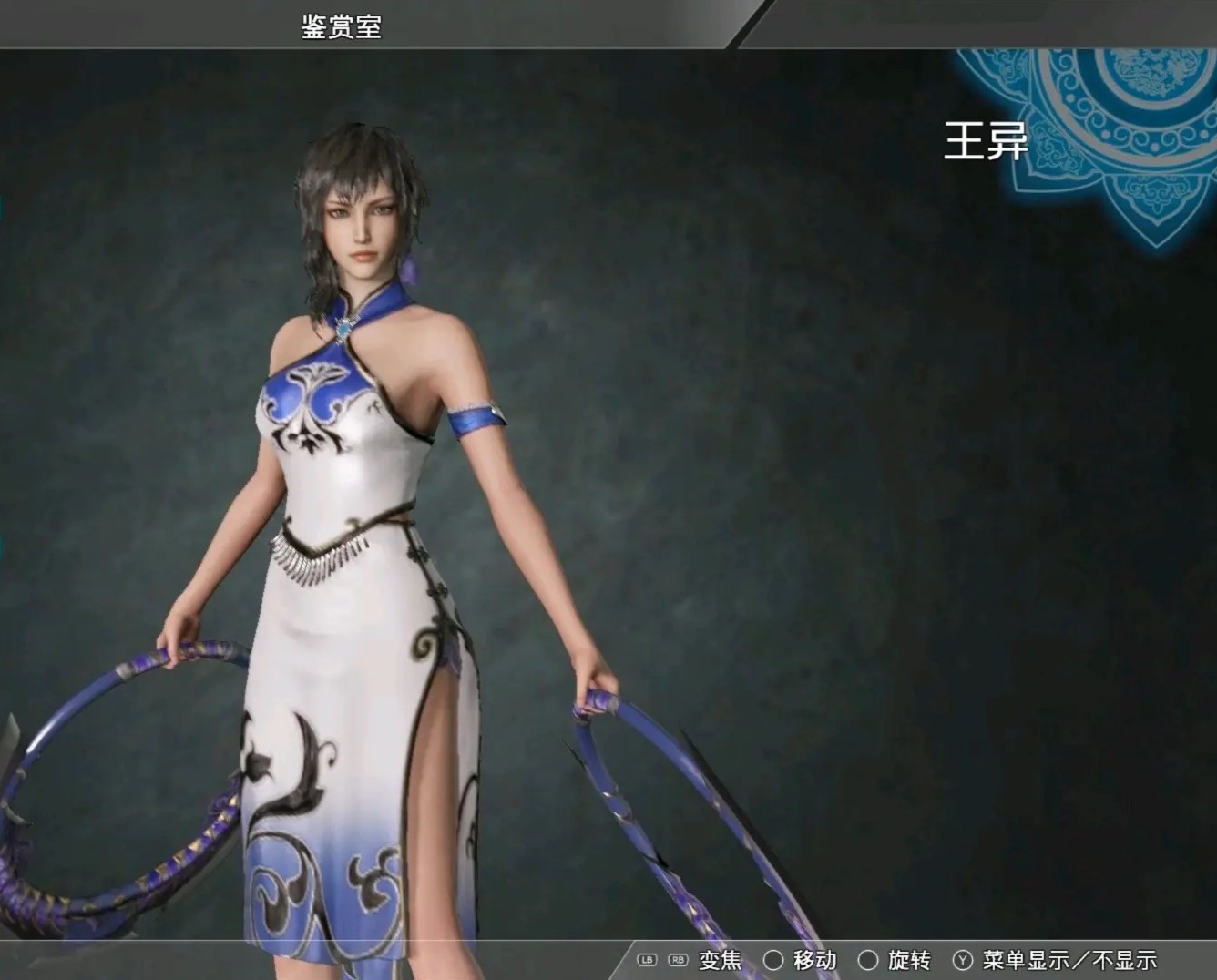Viewport: 1217px width, 980px height.
Task: Enable move mode by clicking 移动
Action: pyautogui.click(x=814, y=960)
